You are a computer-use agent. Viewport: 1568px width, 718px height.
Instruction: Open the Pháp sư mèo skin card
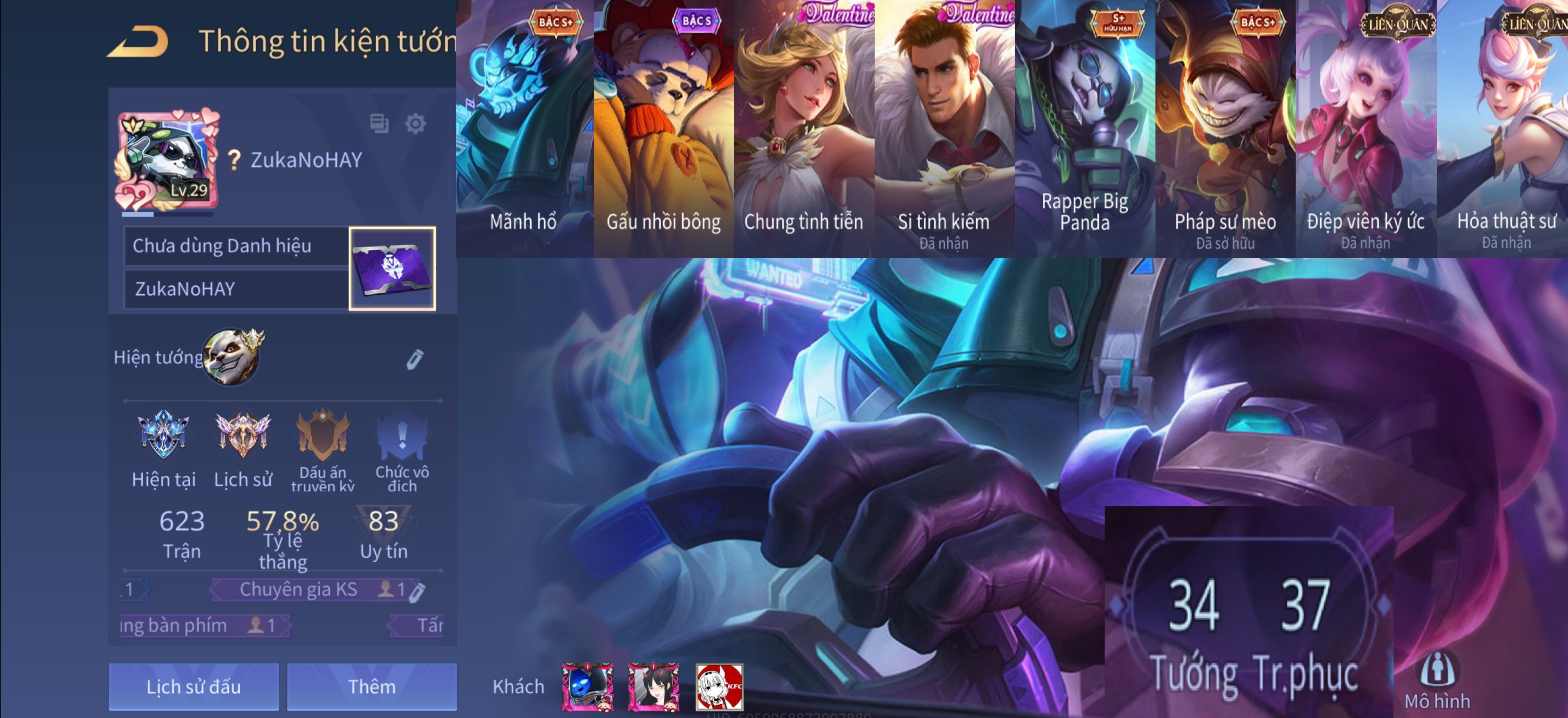click(1224, 128)
